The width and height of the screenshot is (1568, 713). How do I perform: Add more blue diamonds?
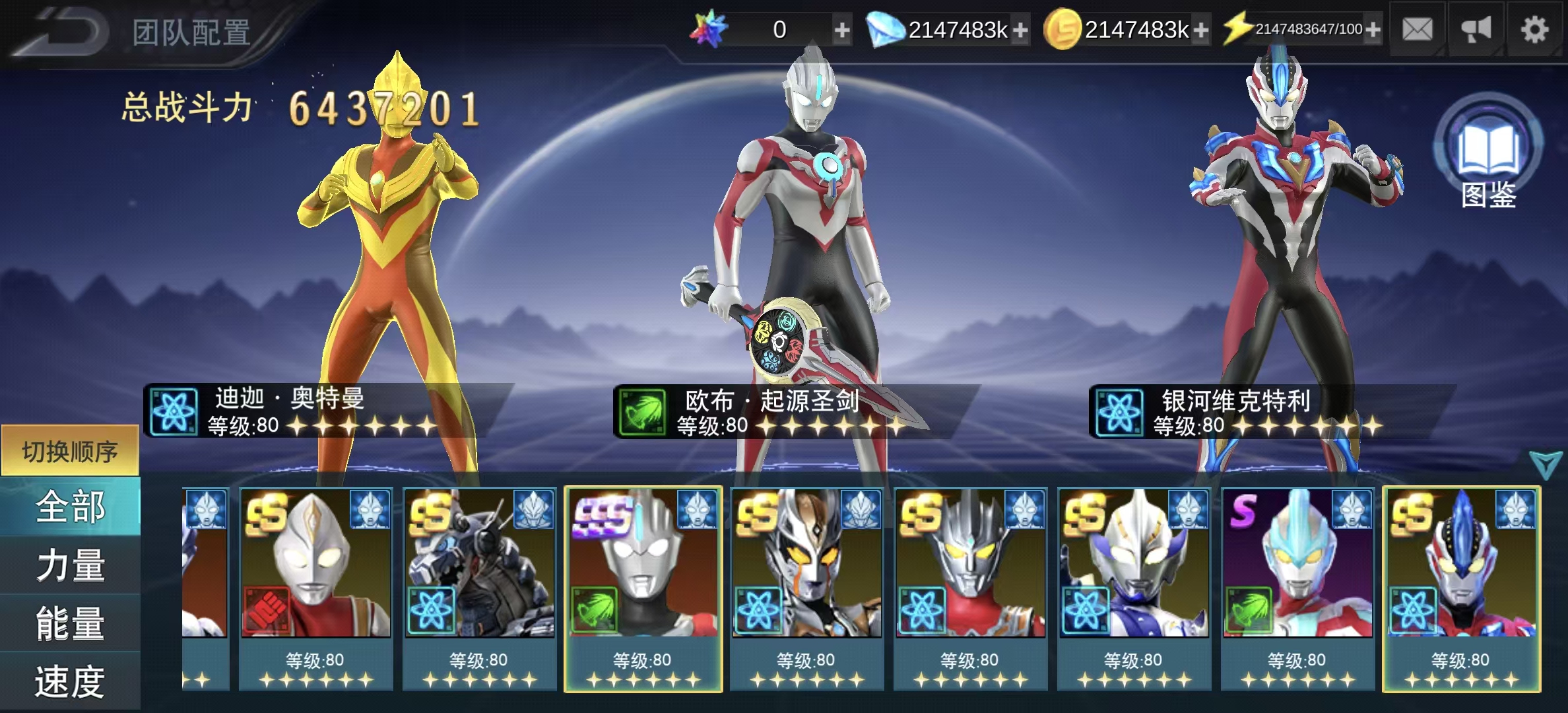1020,30
